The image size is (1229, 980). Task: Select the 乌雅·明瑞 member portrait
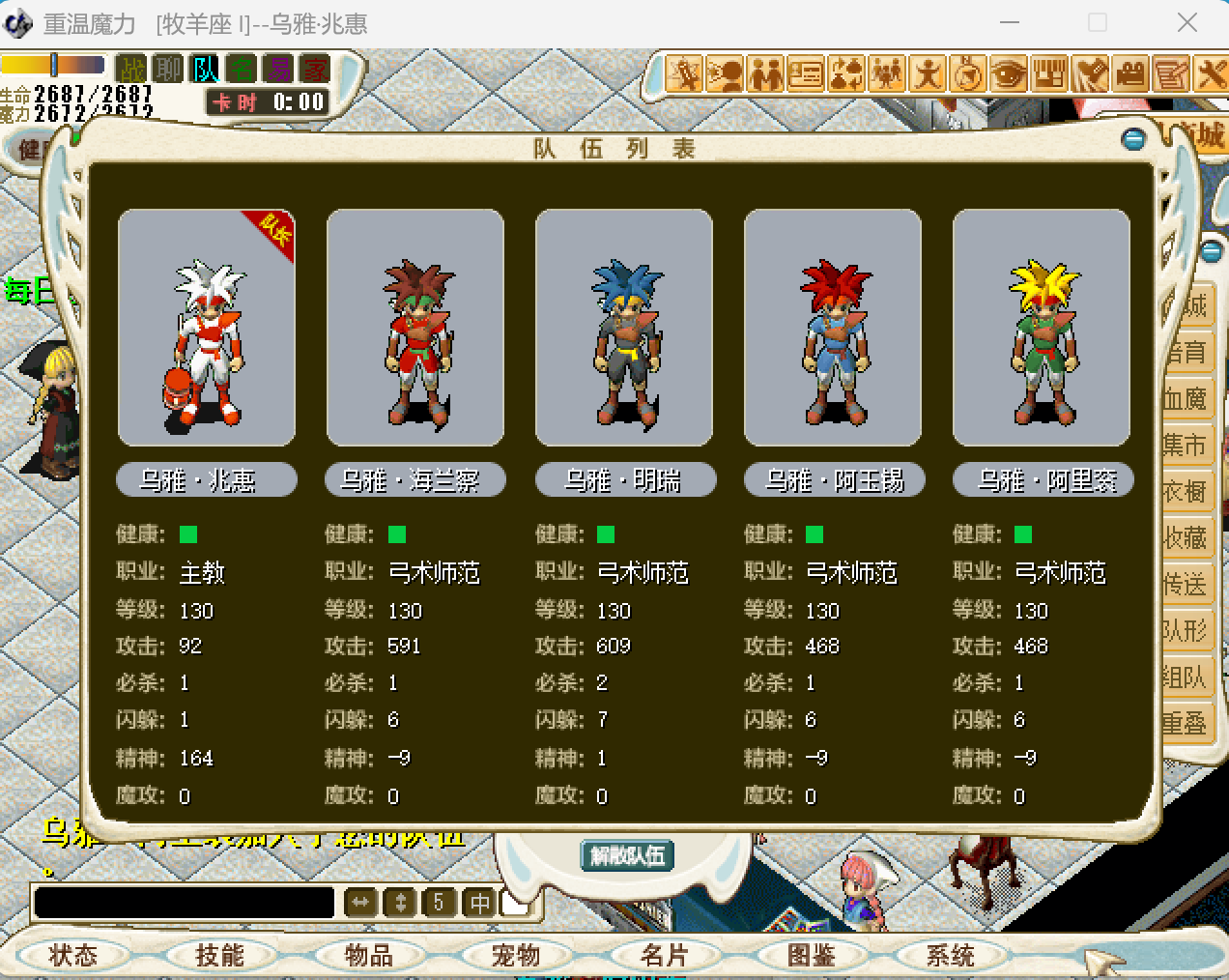(624, 328)
